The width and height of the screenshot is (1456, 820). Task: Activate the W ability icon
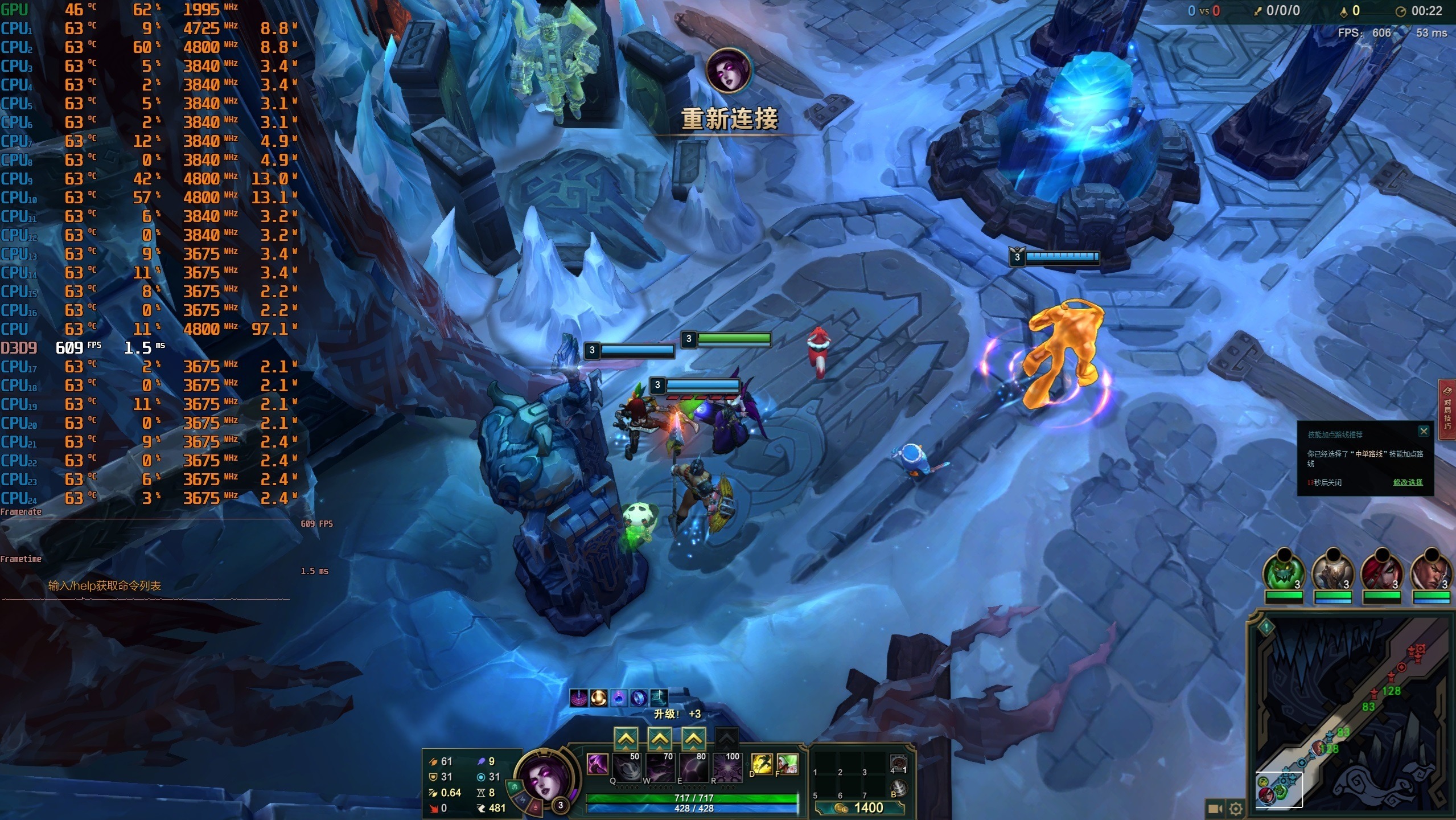[x=660, y=768]
